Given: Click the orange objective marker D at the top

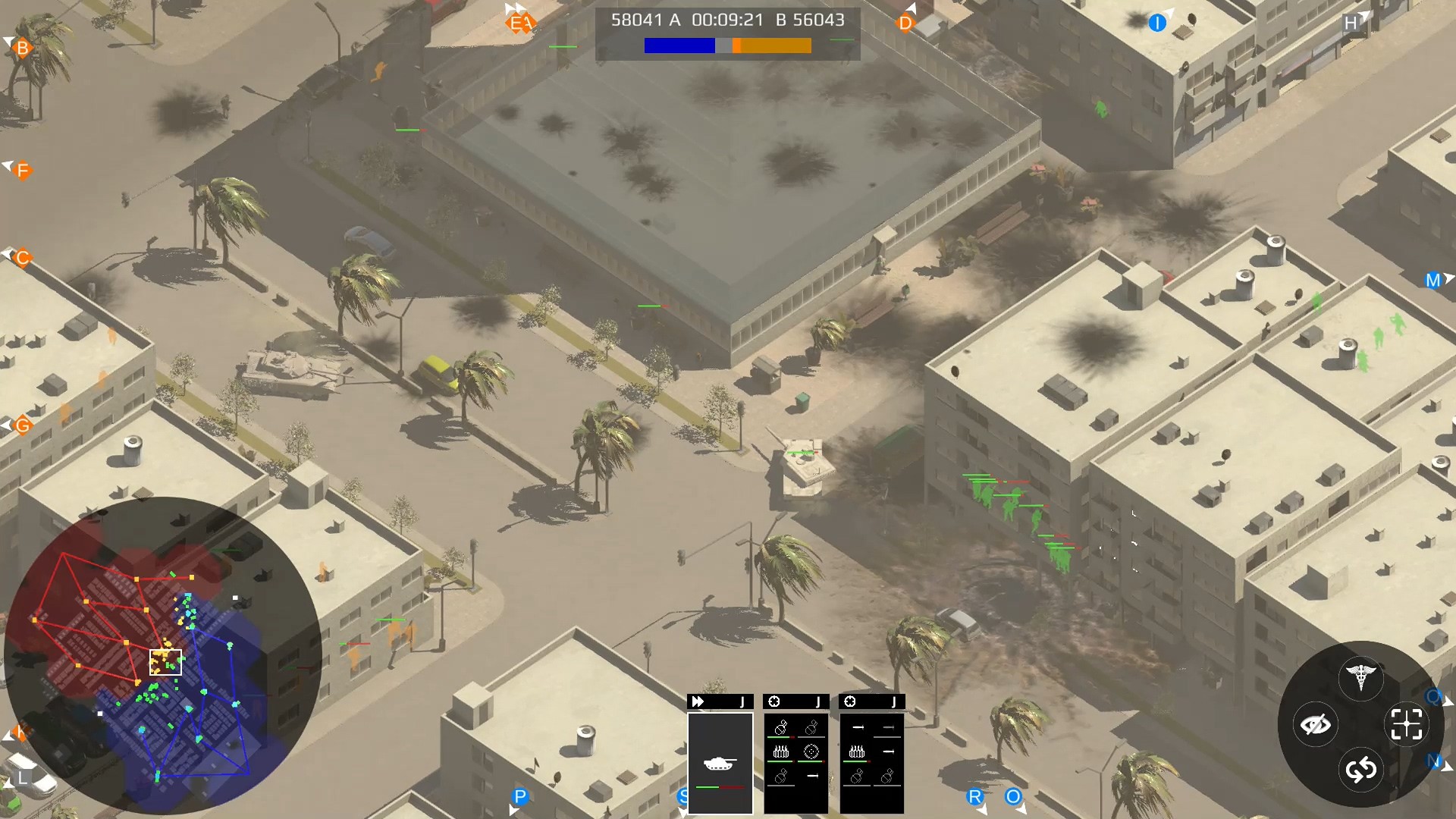Looking at the screenshot, I should pyautogui.click(x=904, y=23).
